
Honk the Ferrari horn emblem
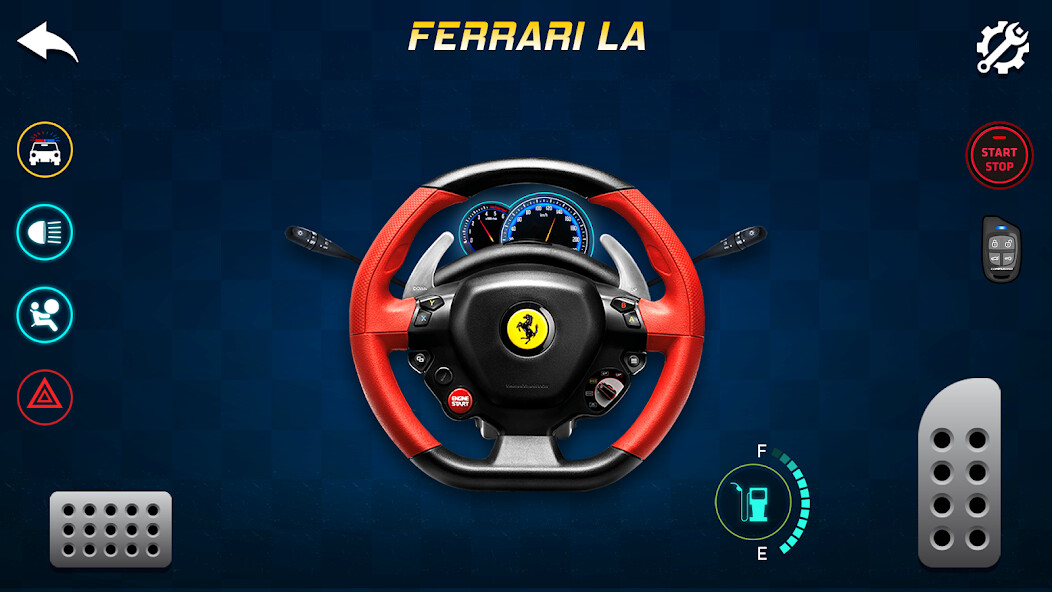tap(527, 329)
